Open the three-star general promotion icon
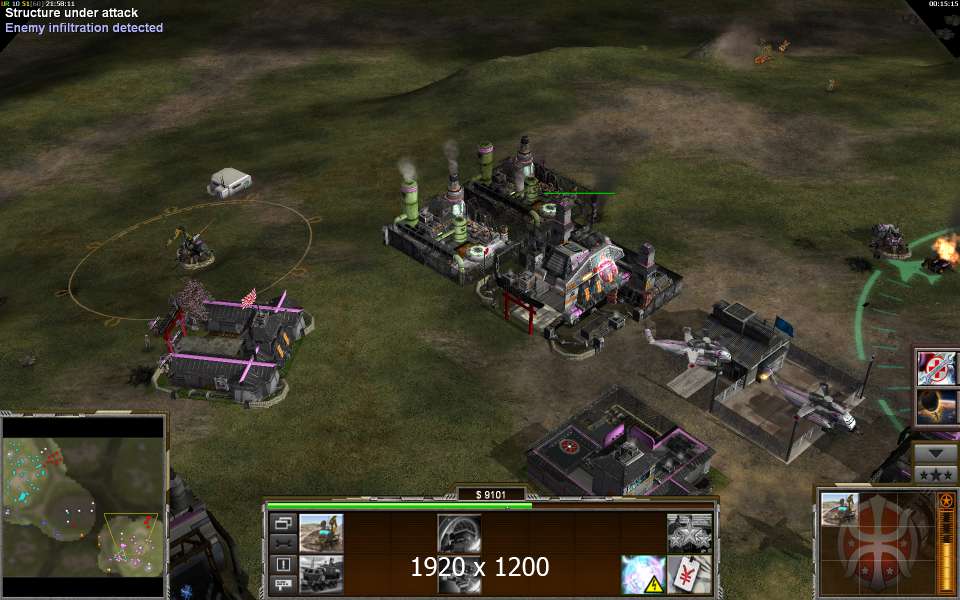The image size is (960, 600). coord(690,532)
